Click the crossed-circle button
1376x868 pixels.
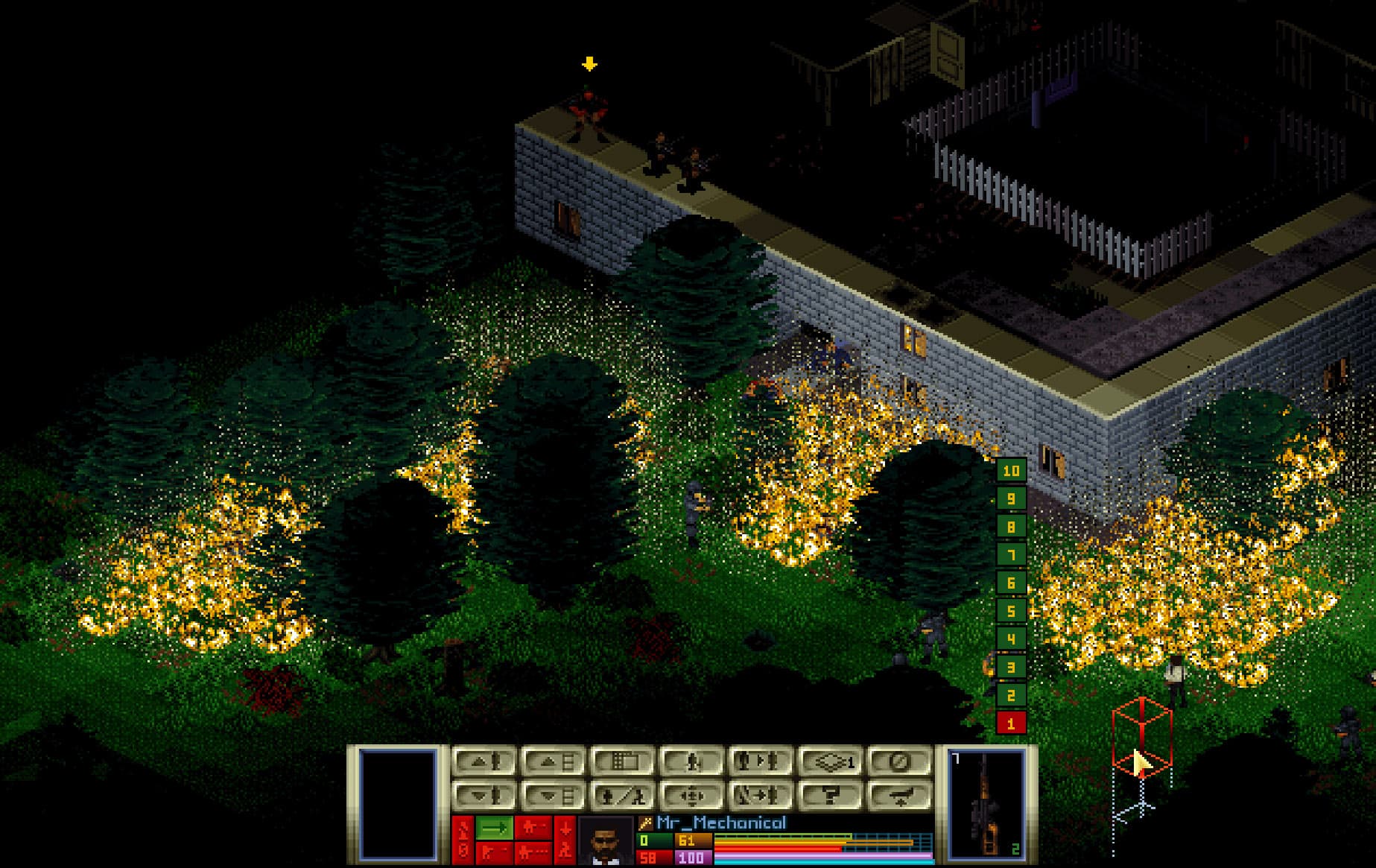(x=900, y=762)
